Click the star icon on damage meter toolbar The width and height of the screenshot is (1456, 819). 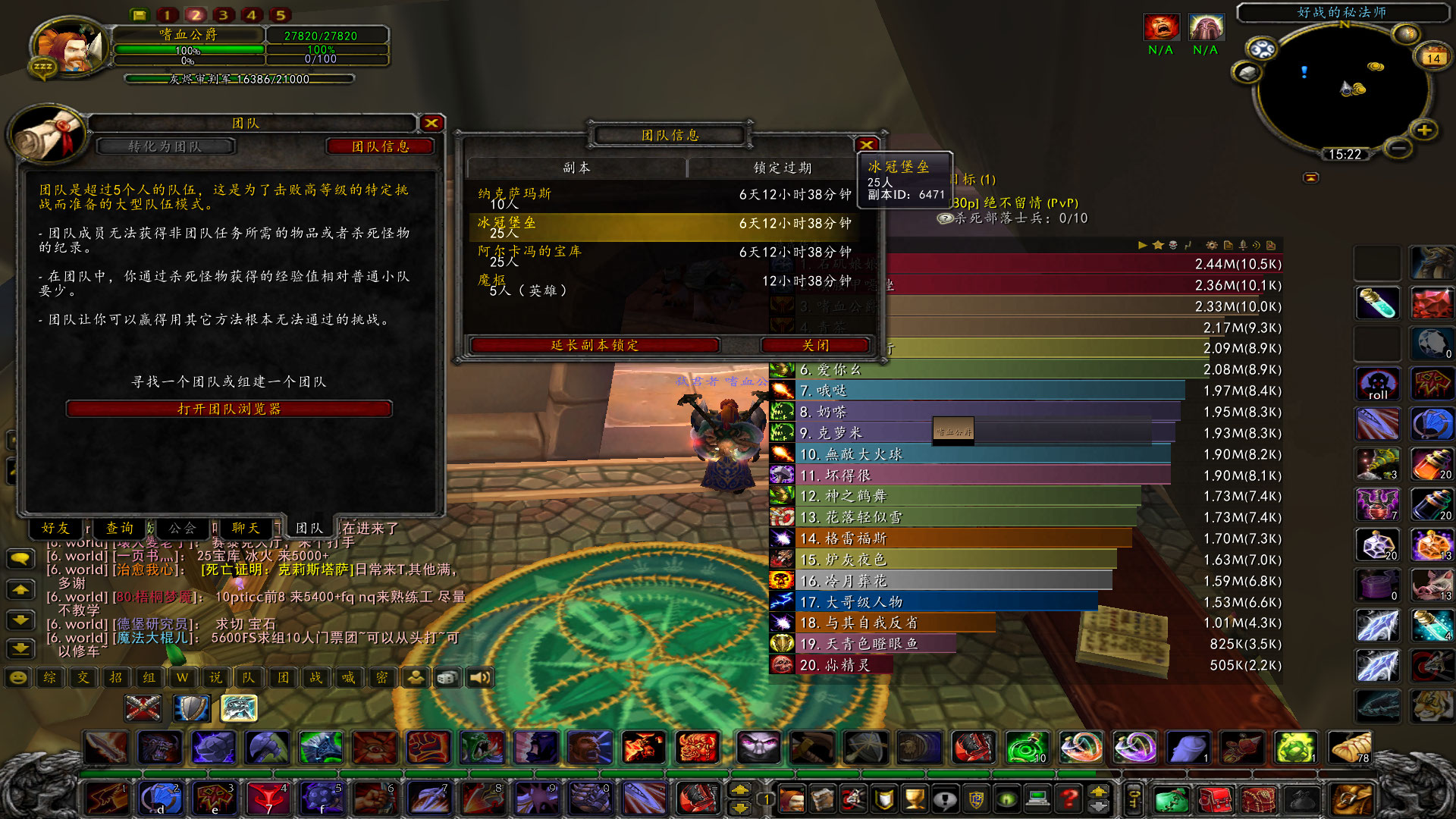1157,245
